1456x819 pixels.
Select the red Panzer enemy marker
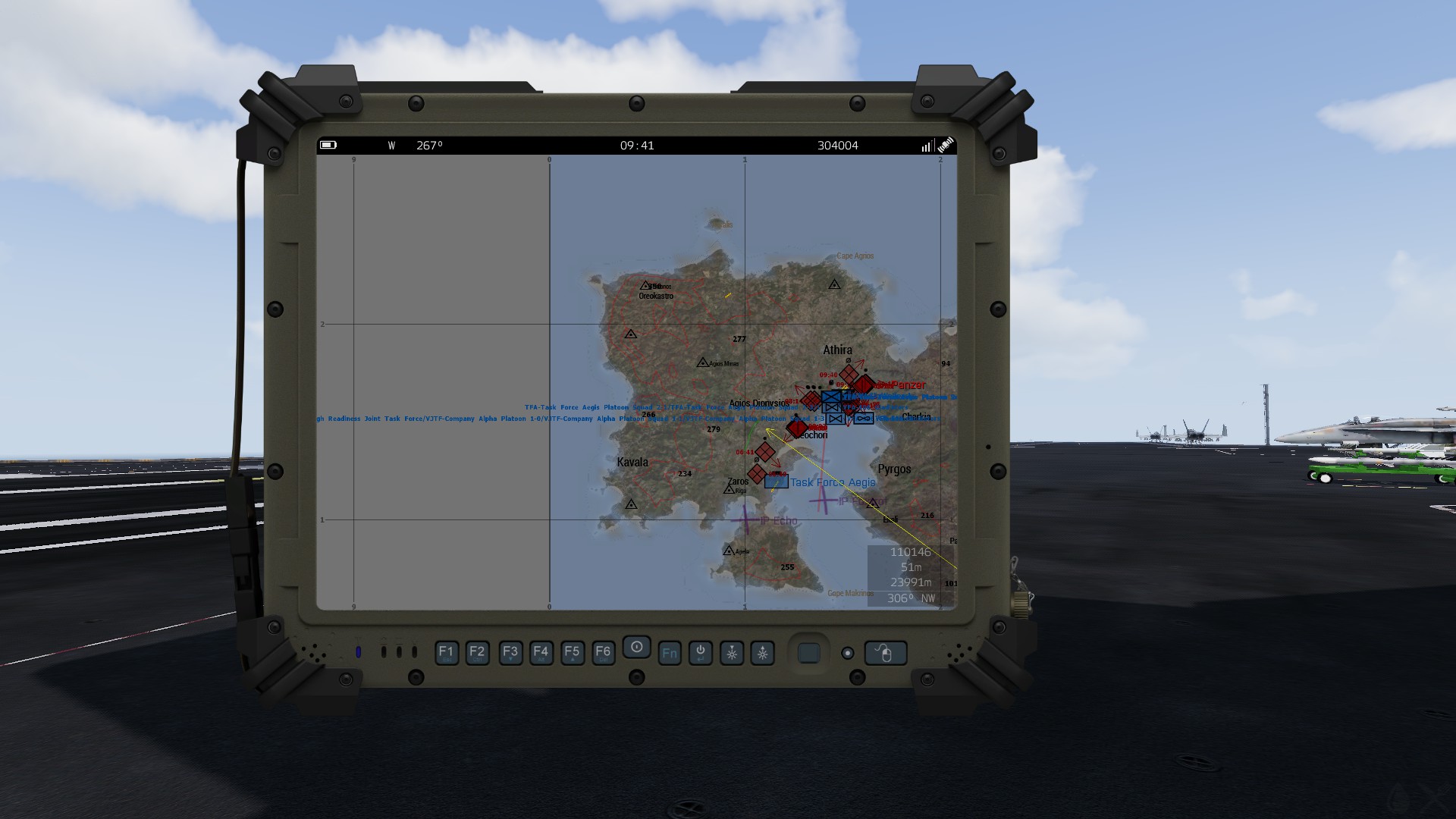coord(863,385)
